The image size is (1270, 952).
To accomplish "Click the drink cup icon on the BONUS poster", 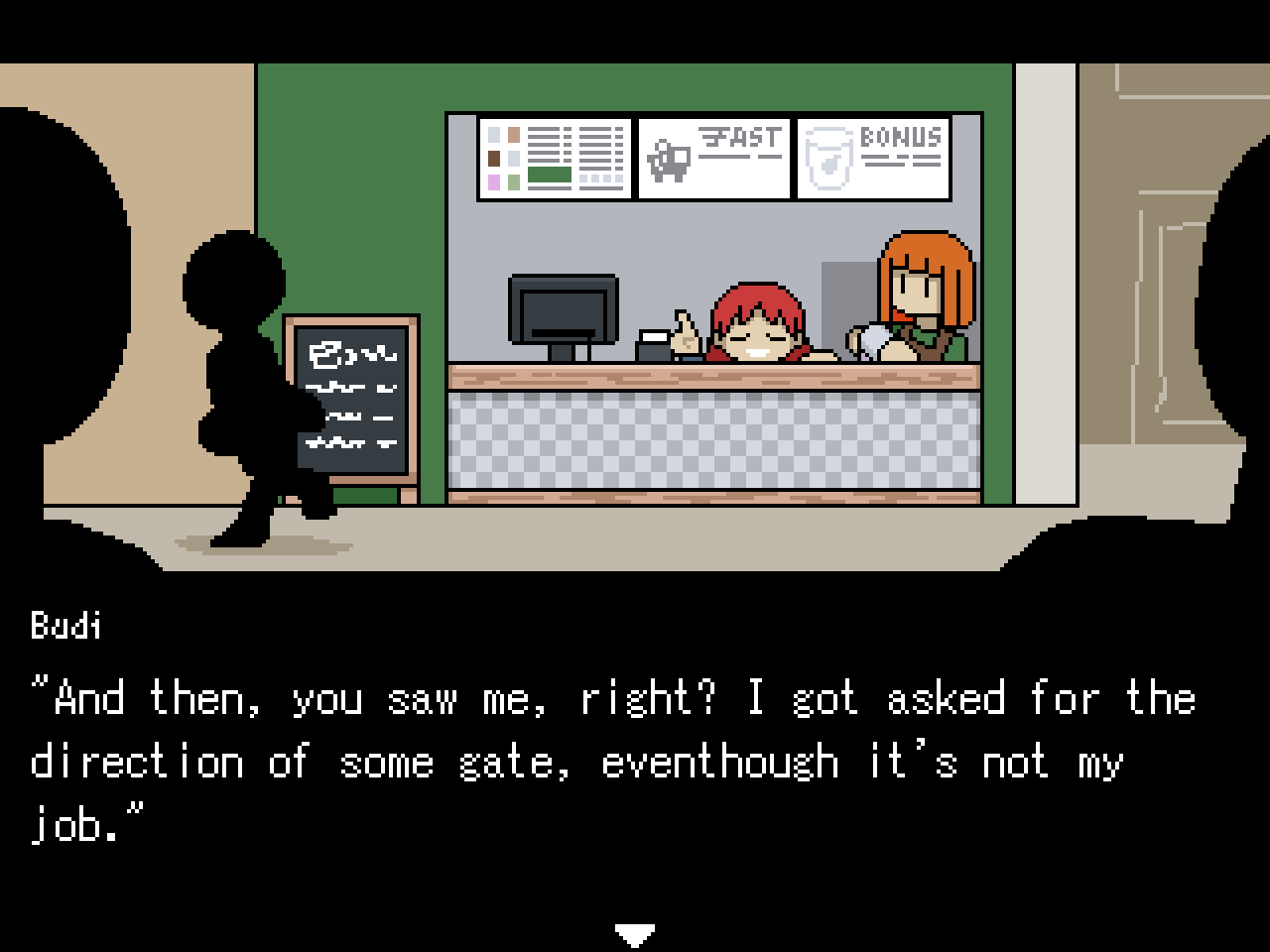I will click(x=829, y=159).
